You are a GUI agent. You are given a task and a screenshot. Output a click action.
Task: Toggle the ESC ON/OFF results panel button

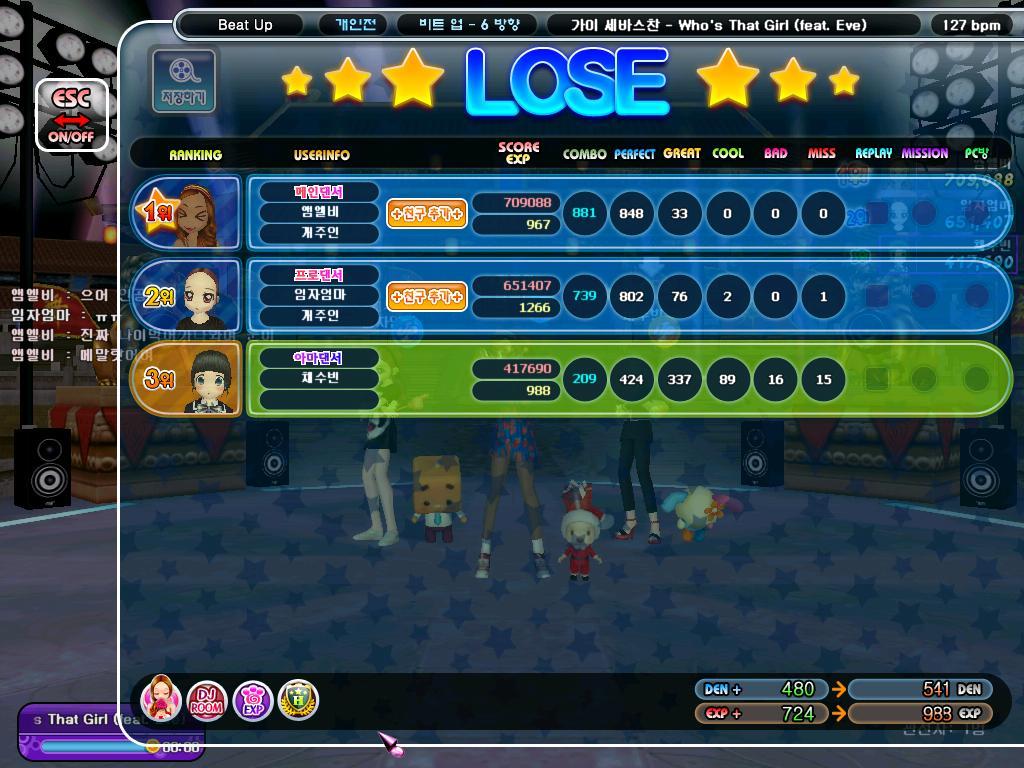(x=71, y=114)
